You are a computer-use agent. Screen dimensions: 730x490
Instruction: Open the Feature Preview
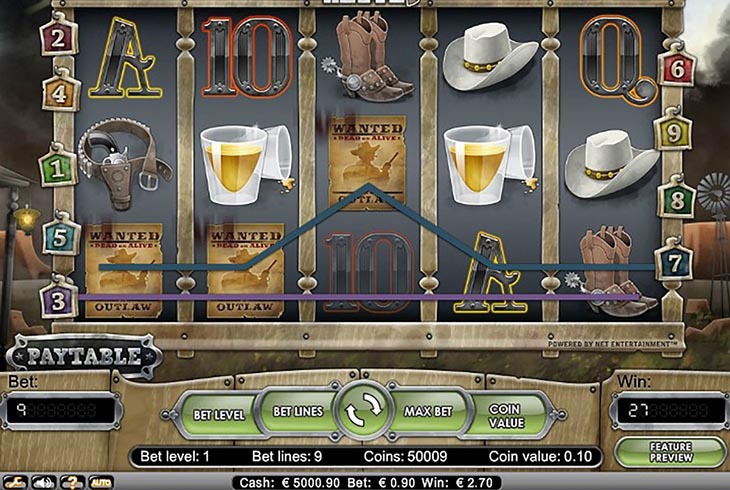[x=671, y=453]
